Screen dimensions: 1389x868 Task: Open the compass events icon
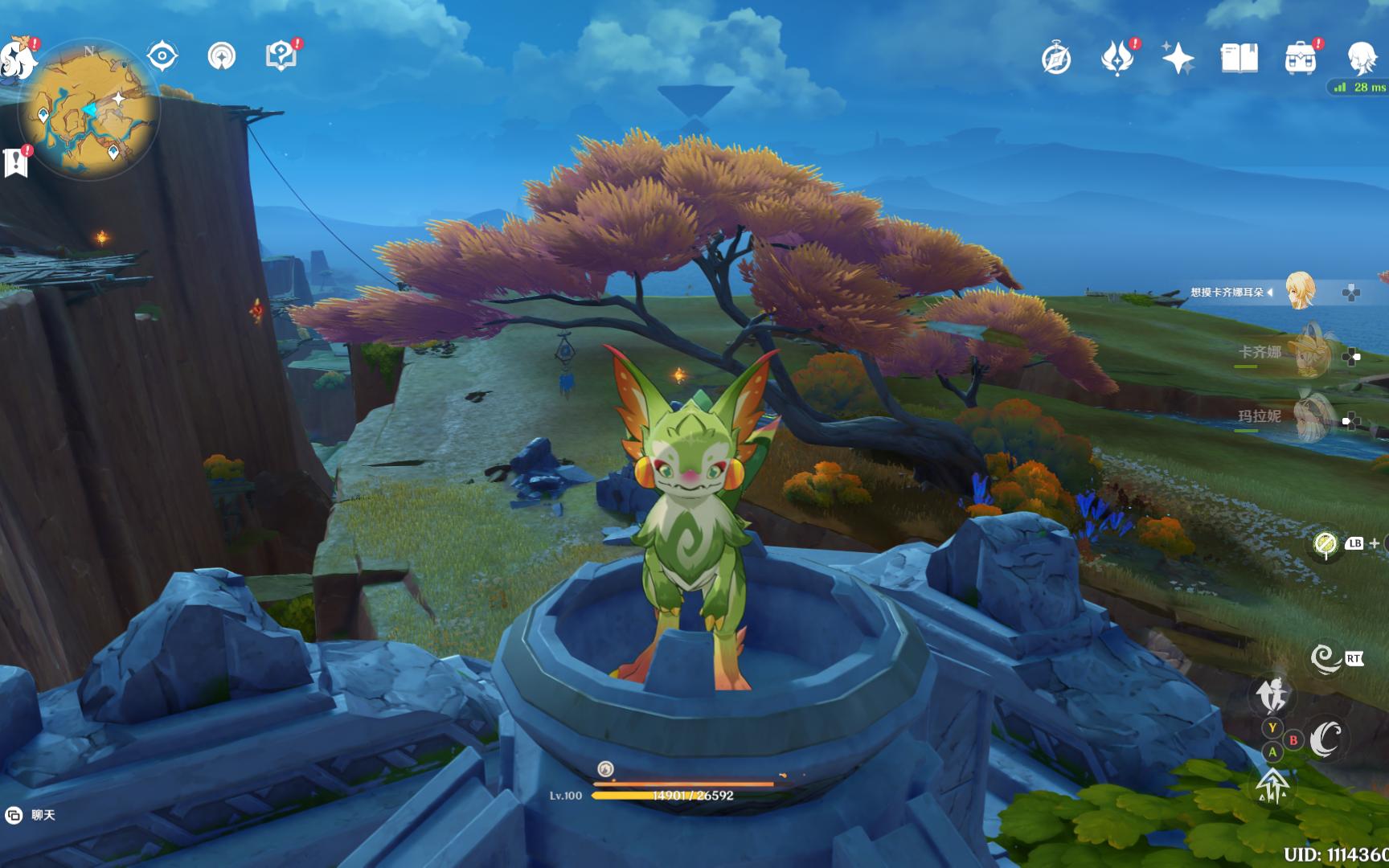click(x=1056, y=59)
